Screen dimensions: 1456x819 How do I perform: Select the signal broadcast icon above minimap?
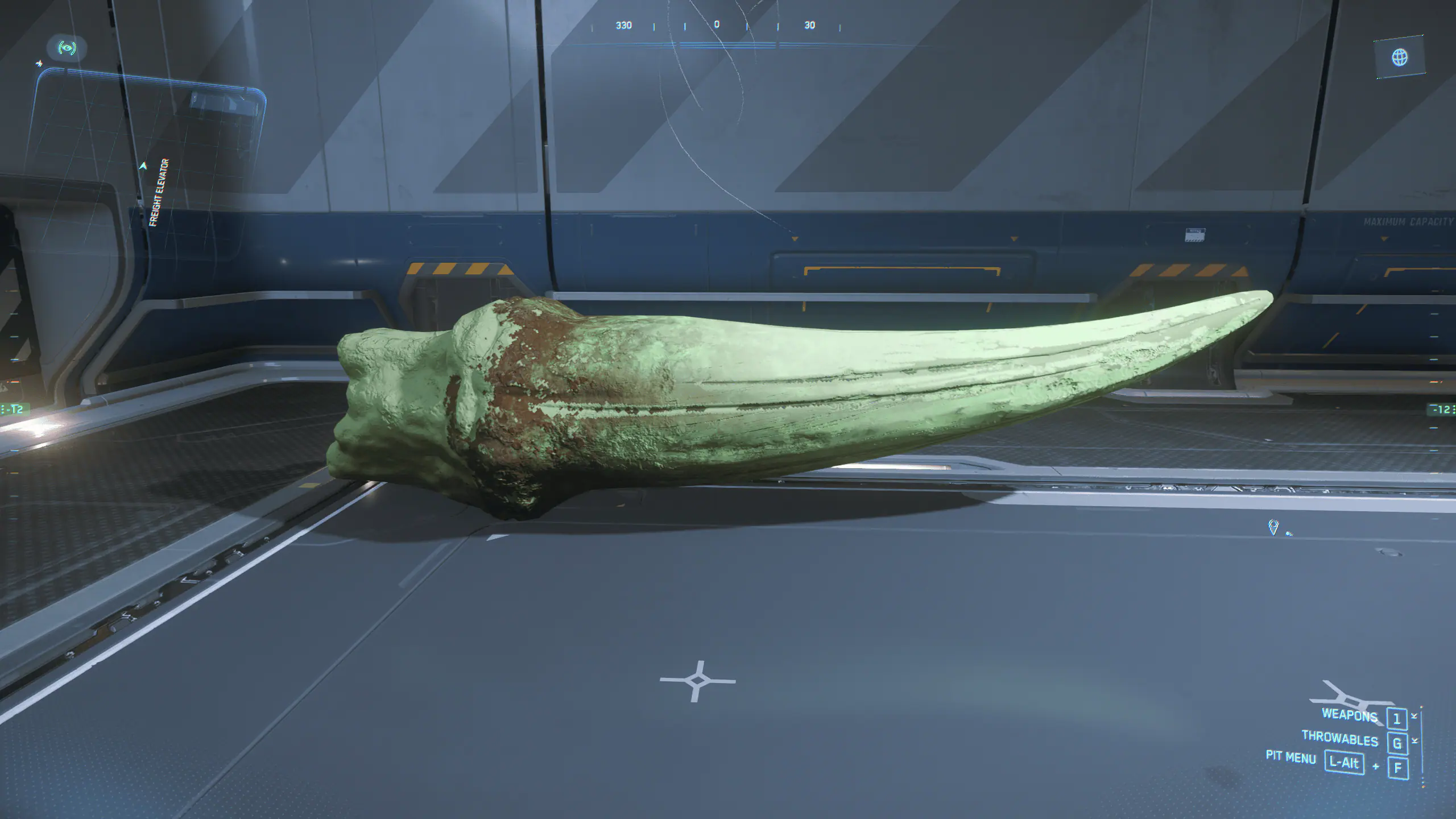(67, 48)
